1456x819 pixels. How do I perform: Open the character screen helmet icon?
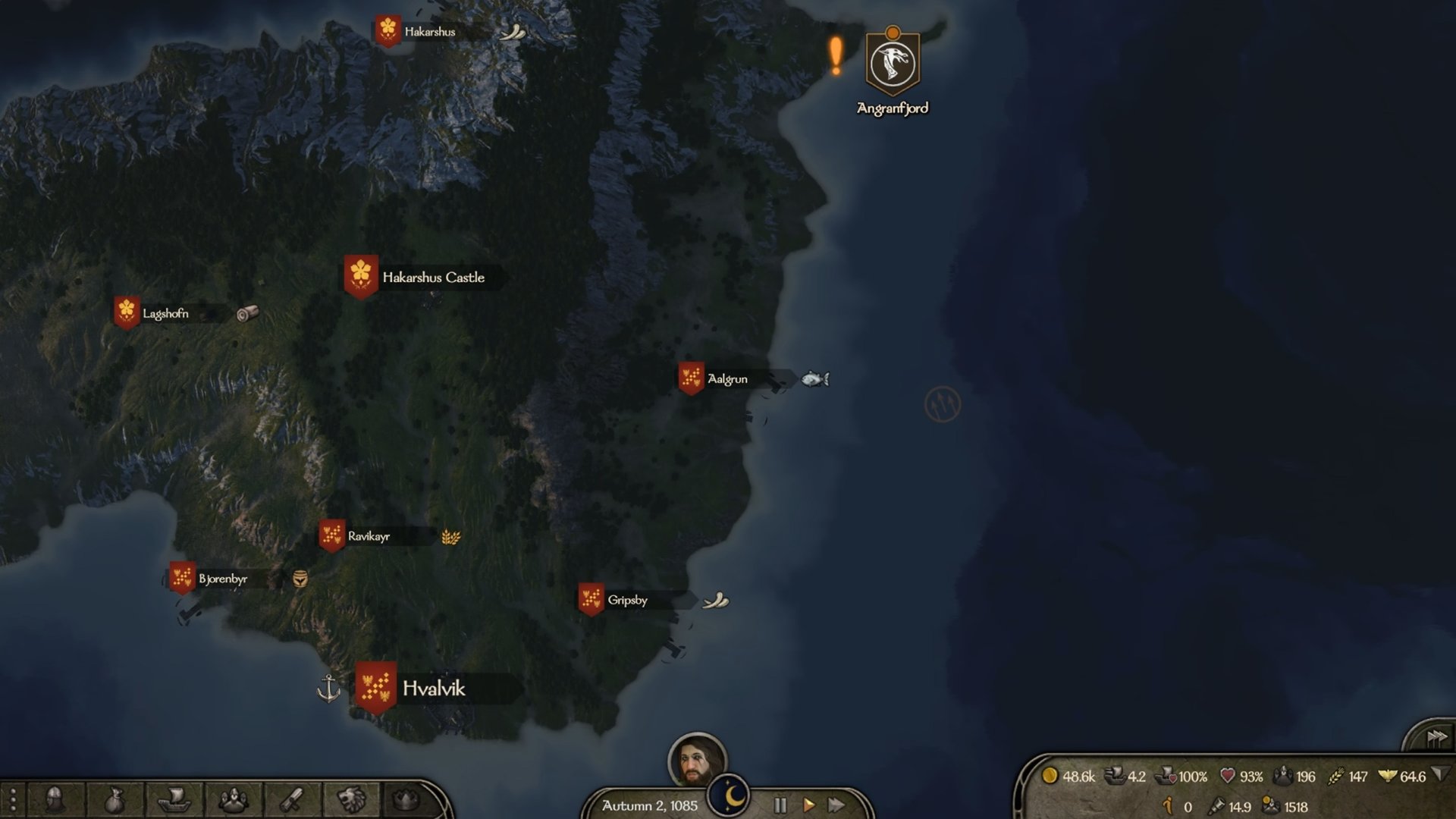point(55,799)
